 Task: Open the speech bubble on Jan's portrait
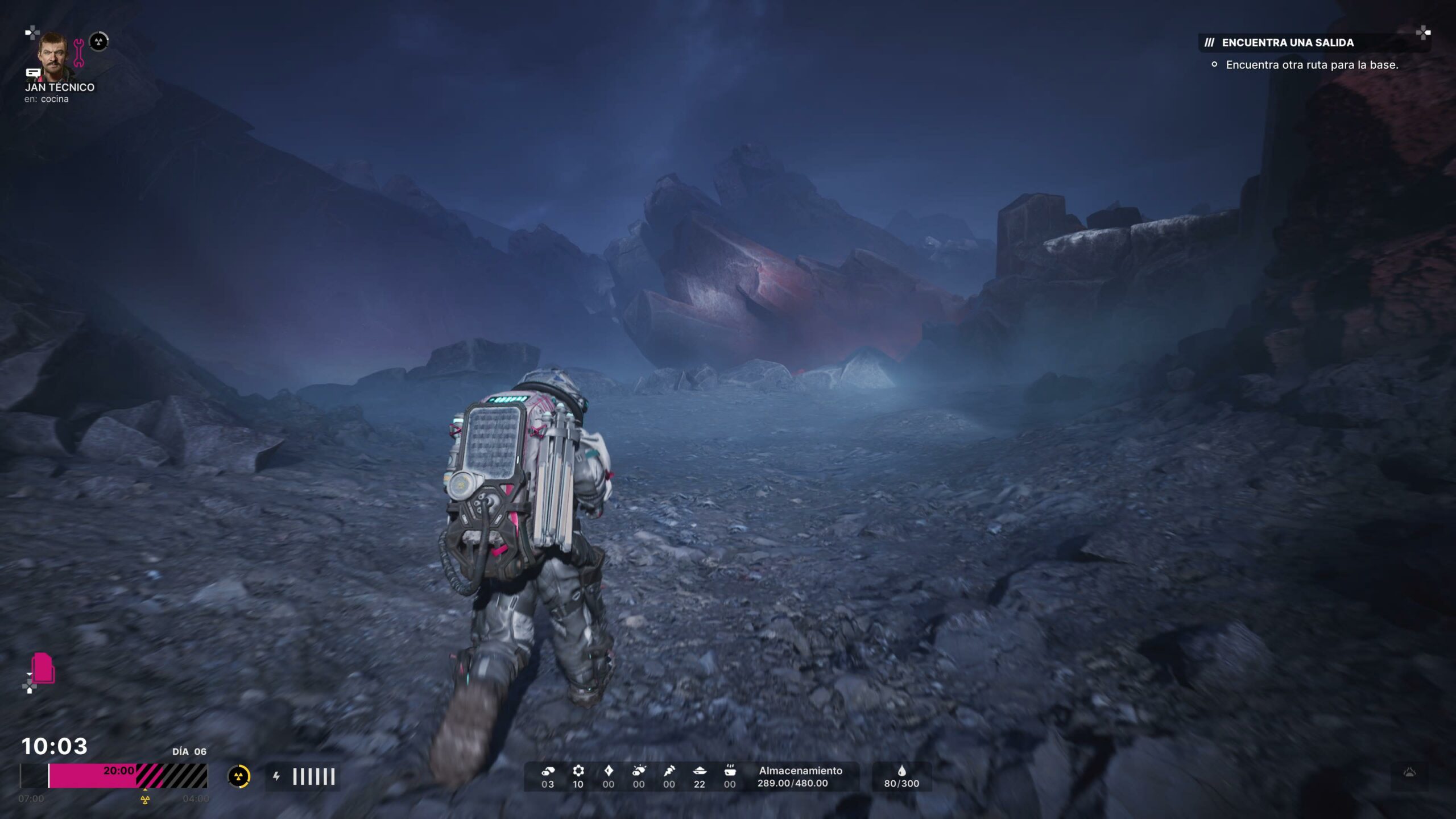tap(33, 73)
